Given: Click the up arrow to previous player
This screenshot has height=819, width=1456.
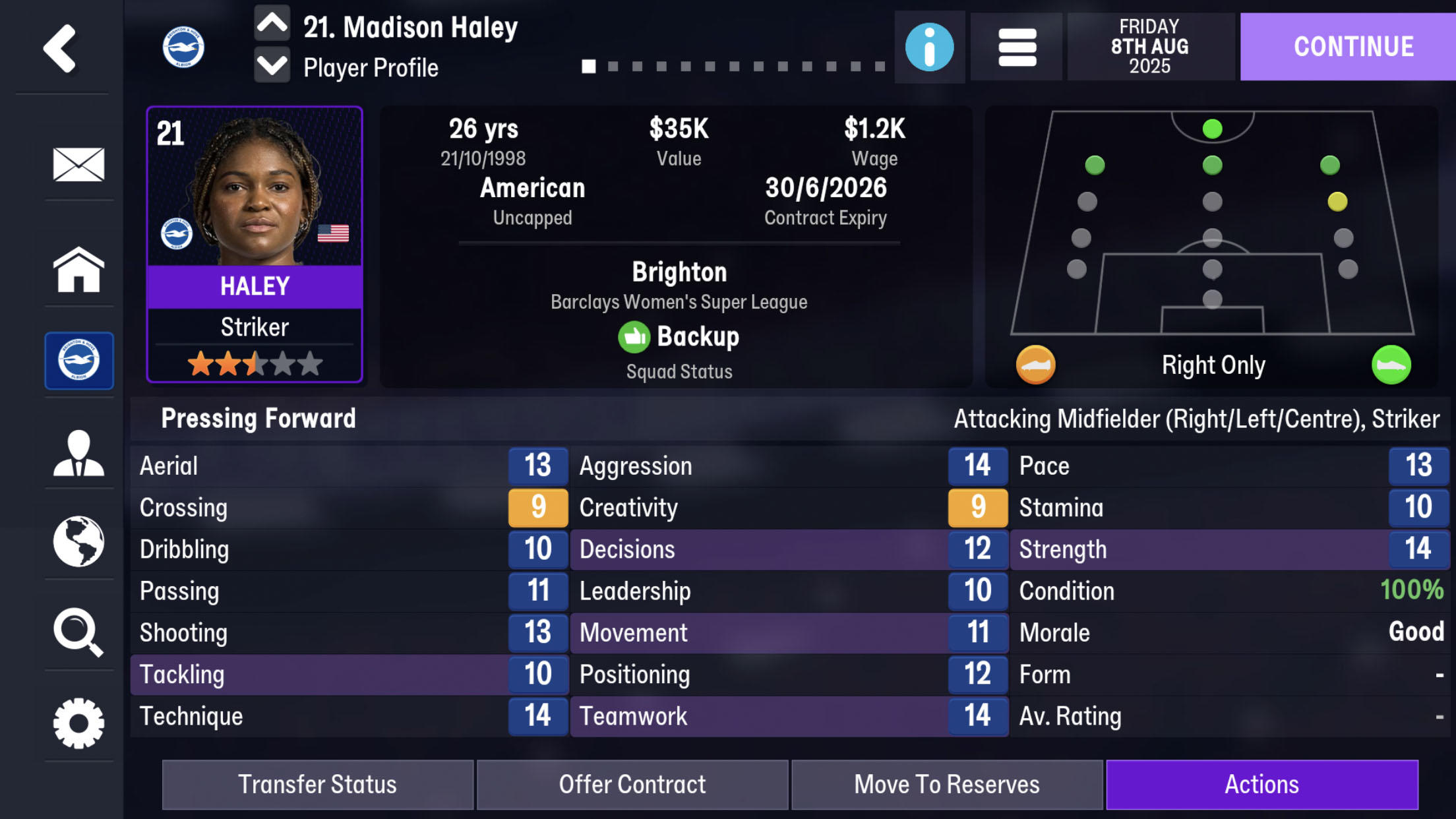Looking at the screenshot, I should tap(272, 24).
